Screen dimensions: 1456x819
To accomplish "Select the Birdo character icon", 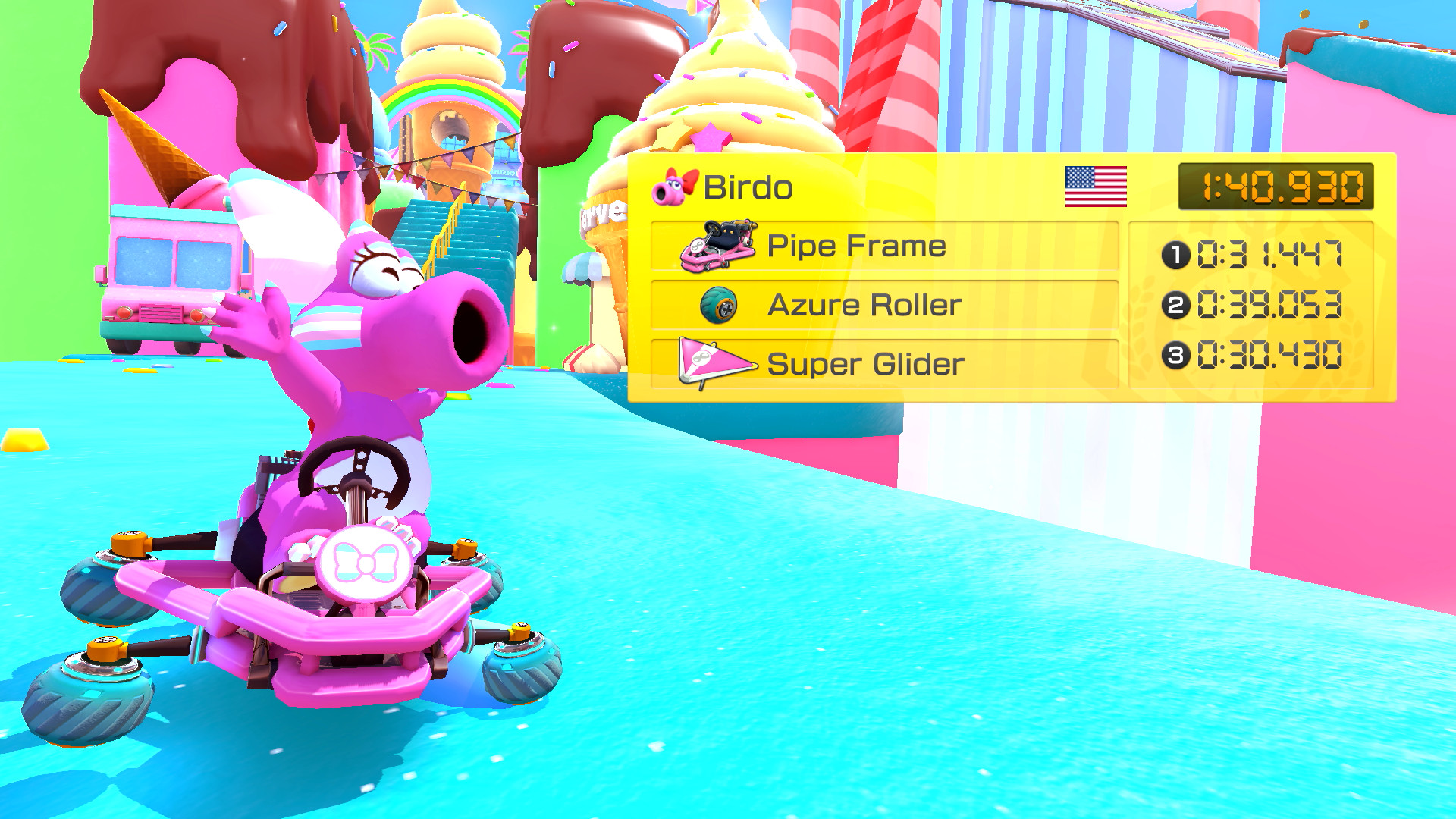I will [672, 187].
